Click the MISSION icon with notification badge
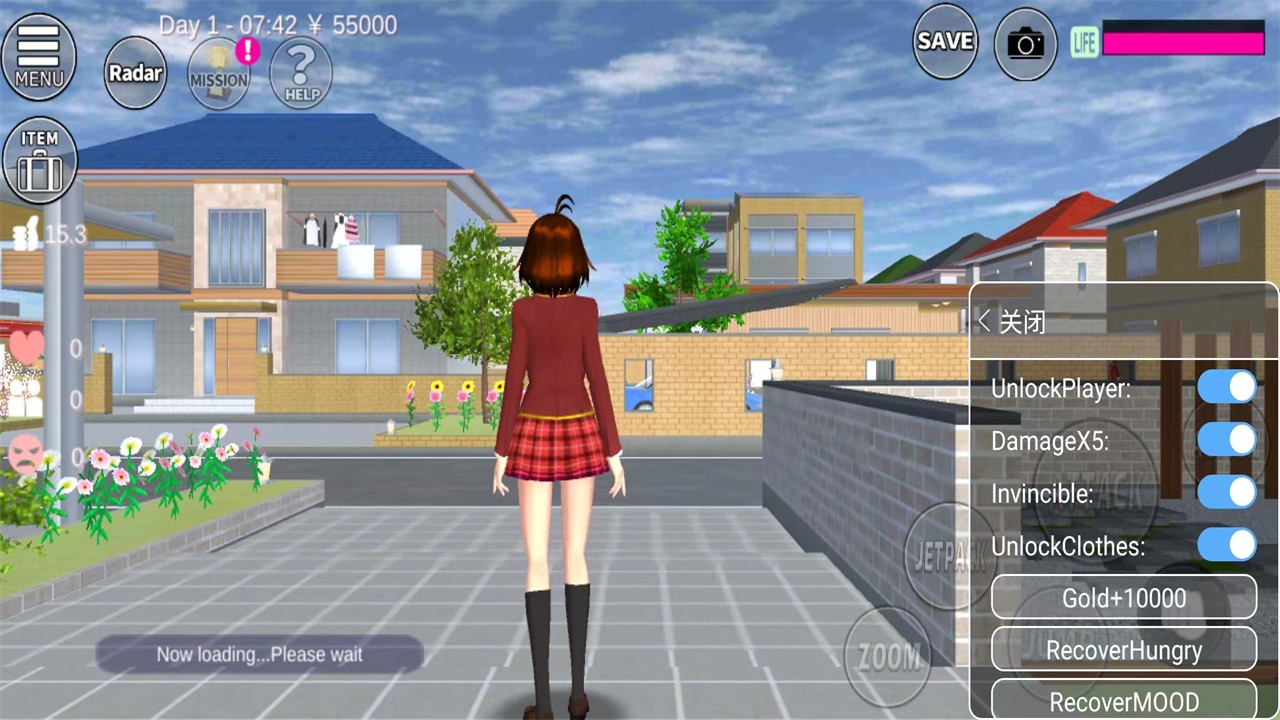This screenshot has height=720, width=1280. click(x=219, y=70)
